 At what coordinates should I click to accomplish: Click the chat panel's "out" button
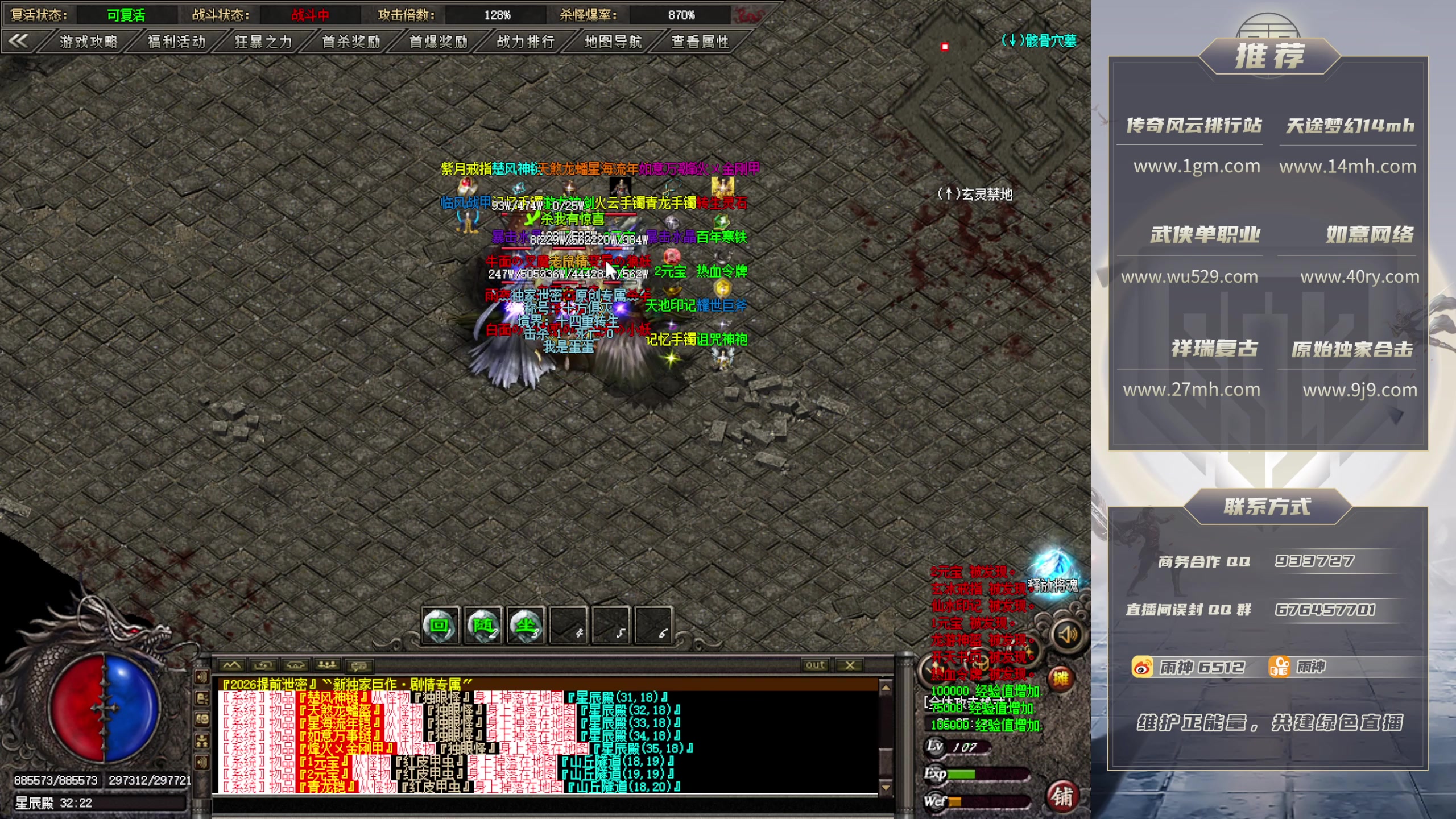coord(815,665)
